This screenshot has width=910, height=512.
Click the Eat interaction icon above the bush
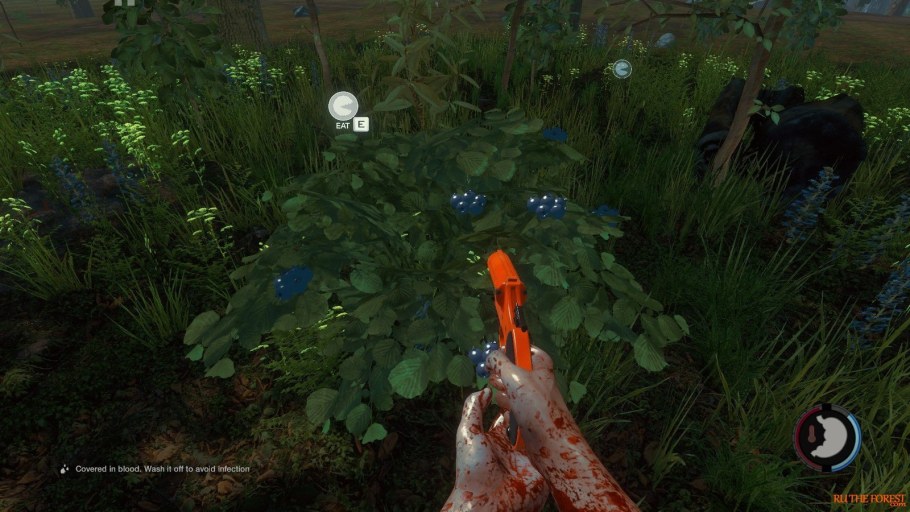(x=343, y=105)
